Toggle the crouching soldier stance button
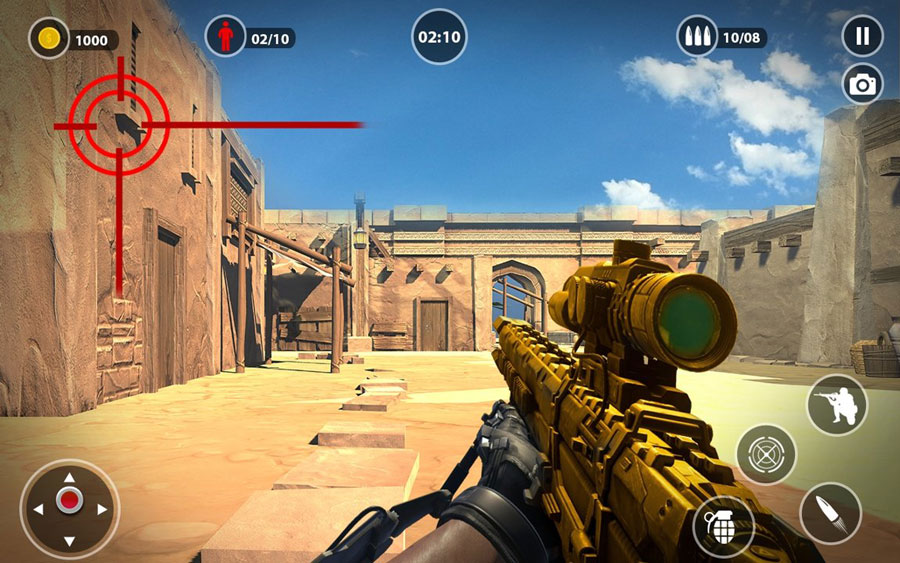 click(x=836, y=404)
